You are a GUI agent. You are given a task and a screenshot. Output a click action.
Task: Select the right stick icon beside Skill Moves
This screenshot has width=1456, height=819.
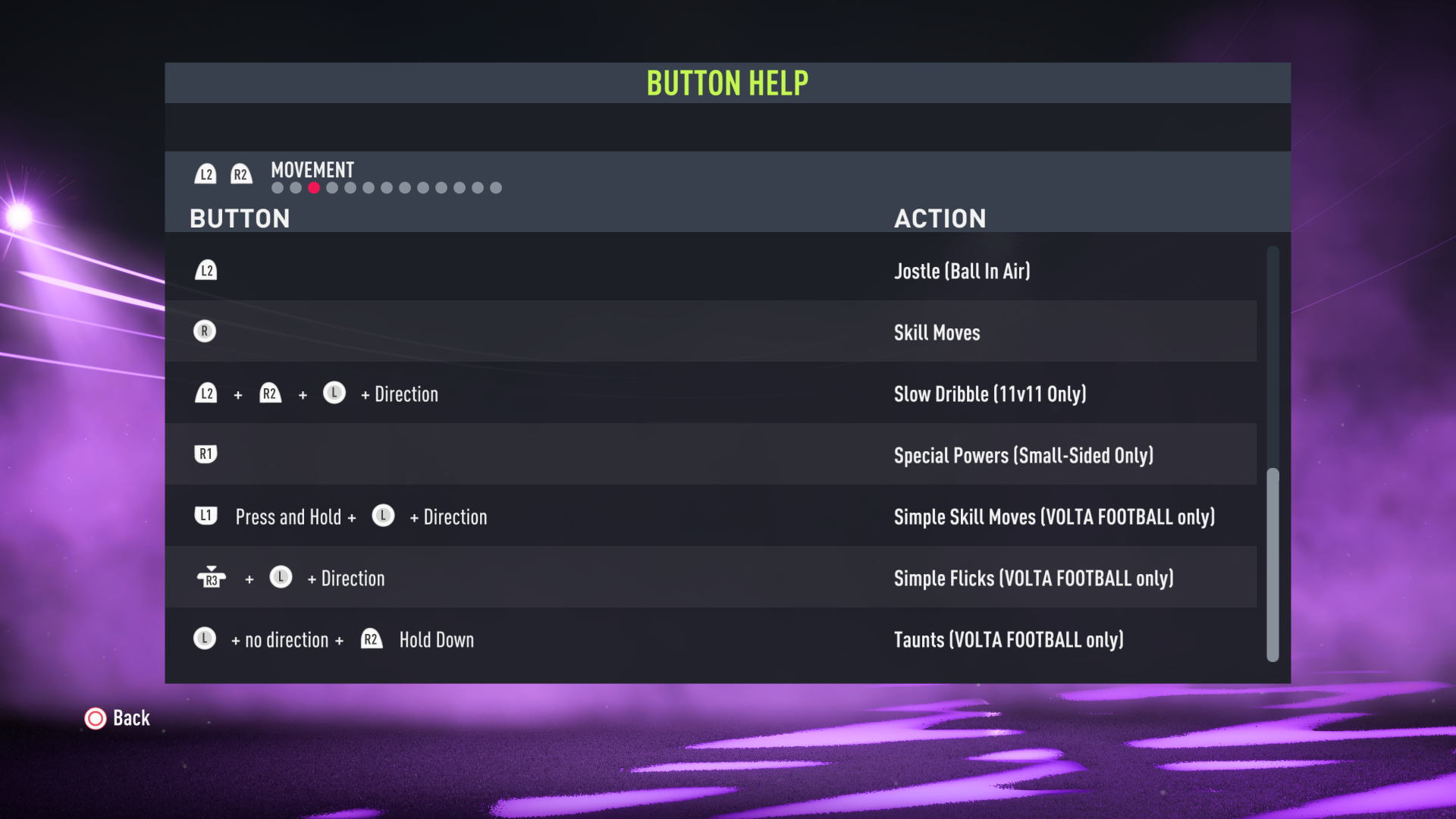205,331
